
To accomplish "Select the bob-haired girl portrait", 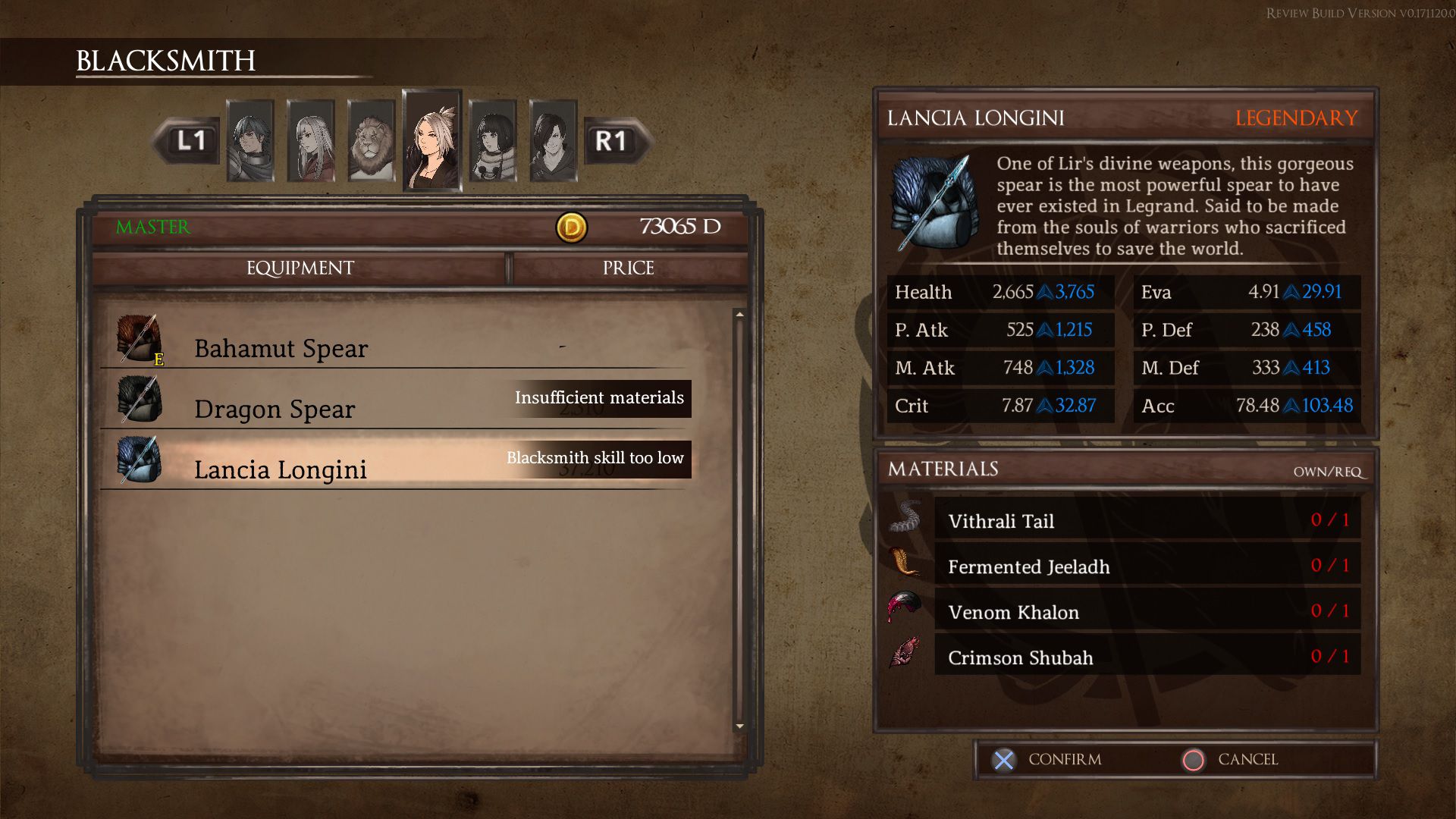I will (x=493, y=141).
